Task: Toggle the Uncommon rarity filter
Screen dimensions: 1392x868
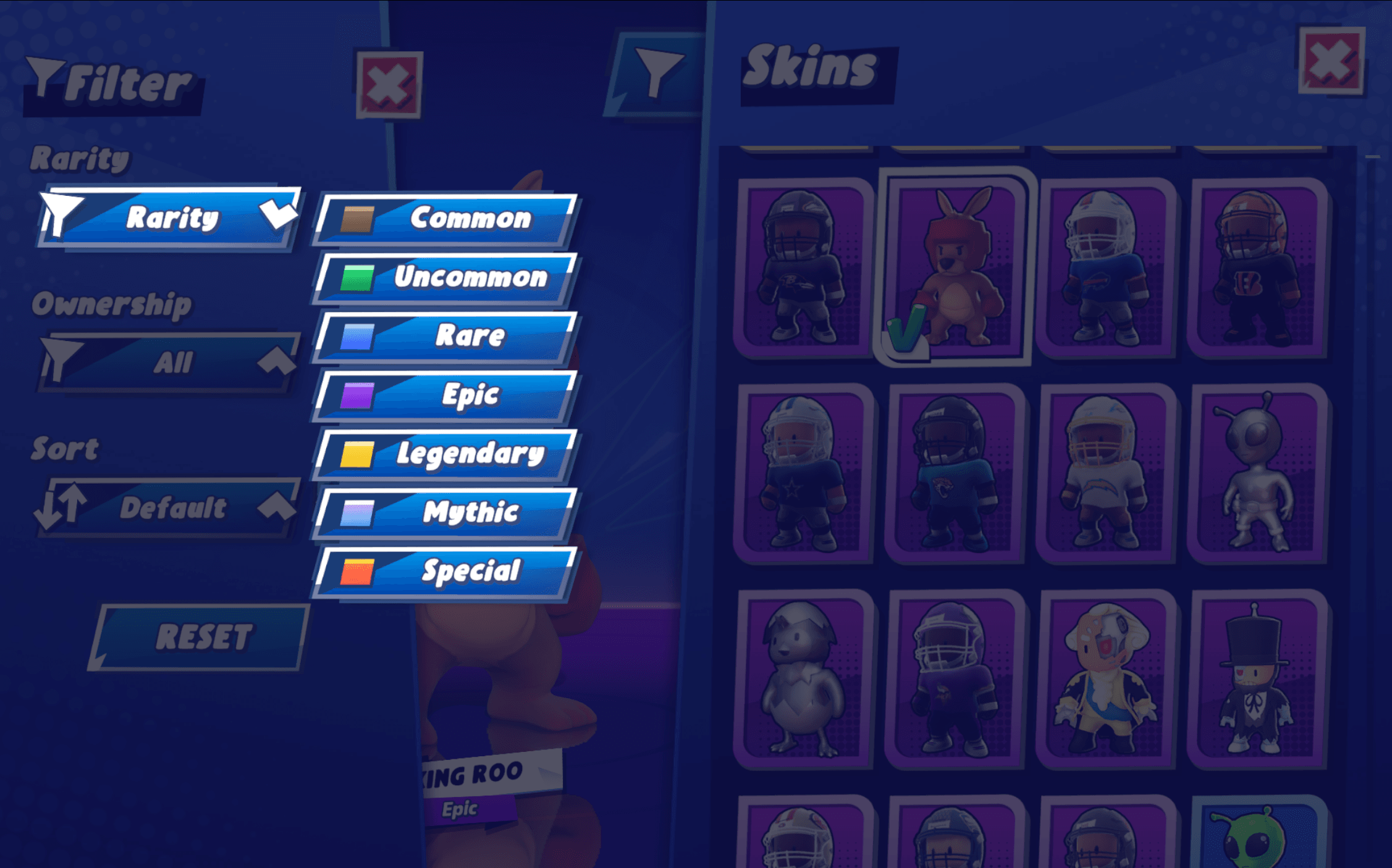Action: point(470,279)
